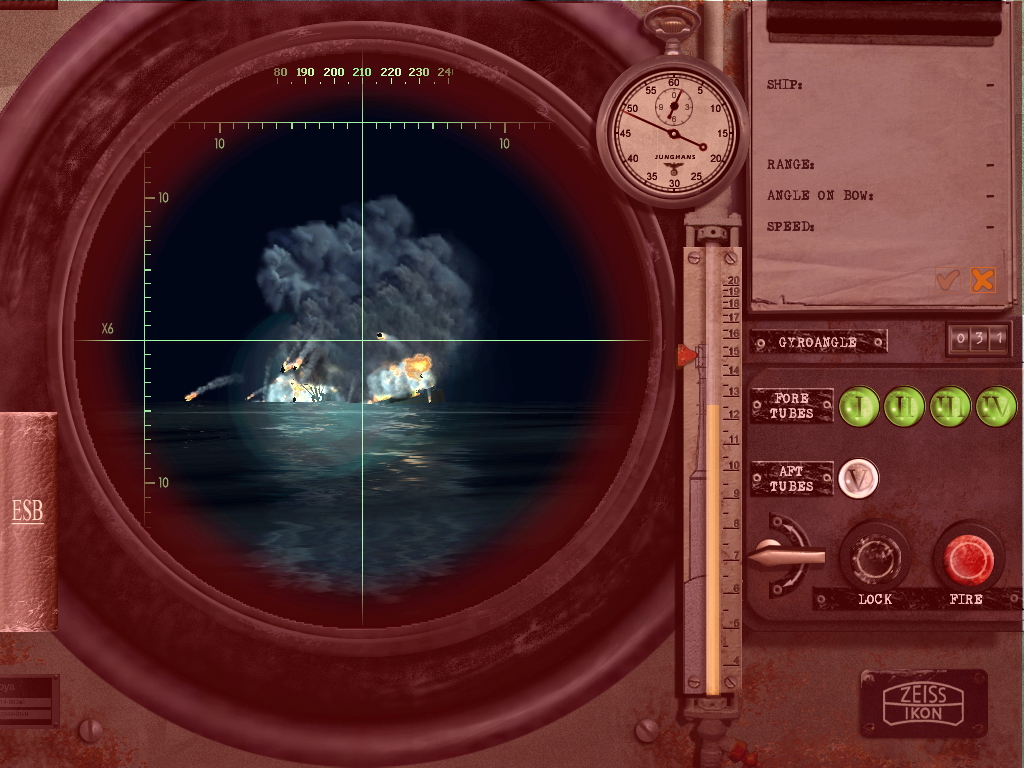Select fore torpedo tube II
Screen dimensions: 1024x768
point(904,407)
